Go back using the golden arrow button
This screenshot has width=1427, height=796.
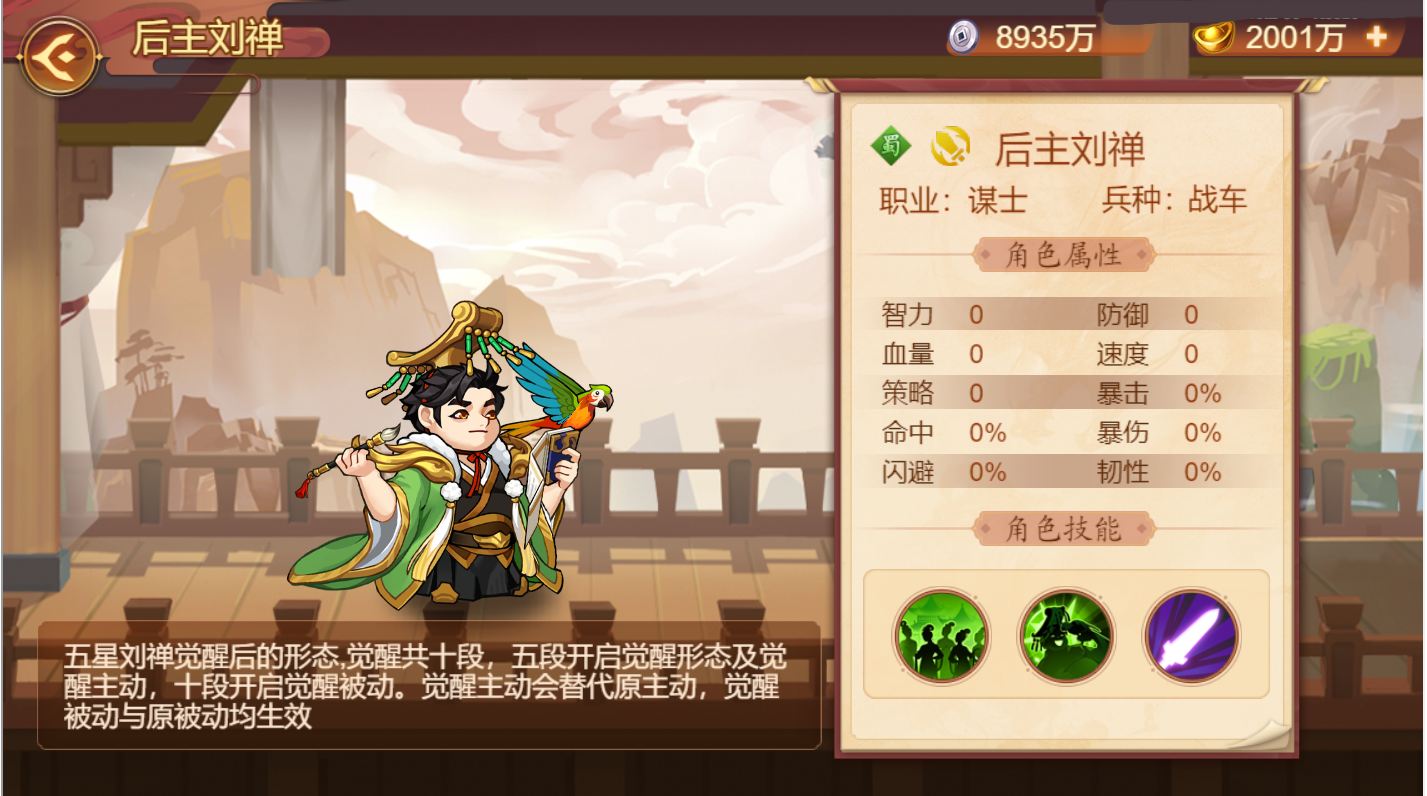pos(59,55)
